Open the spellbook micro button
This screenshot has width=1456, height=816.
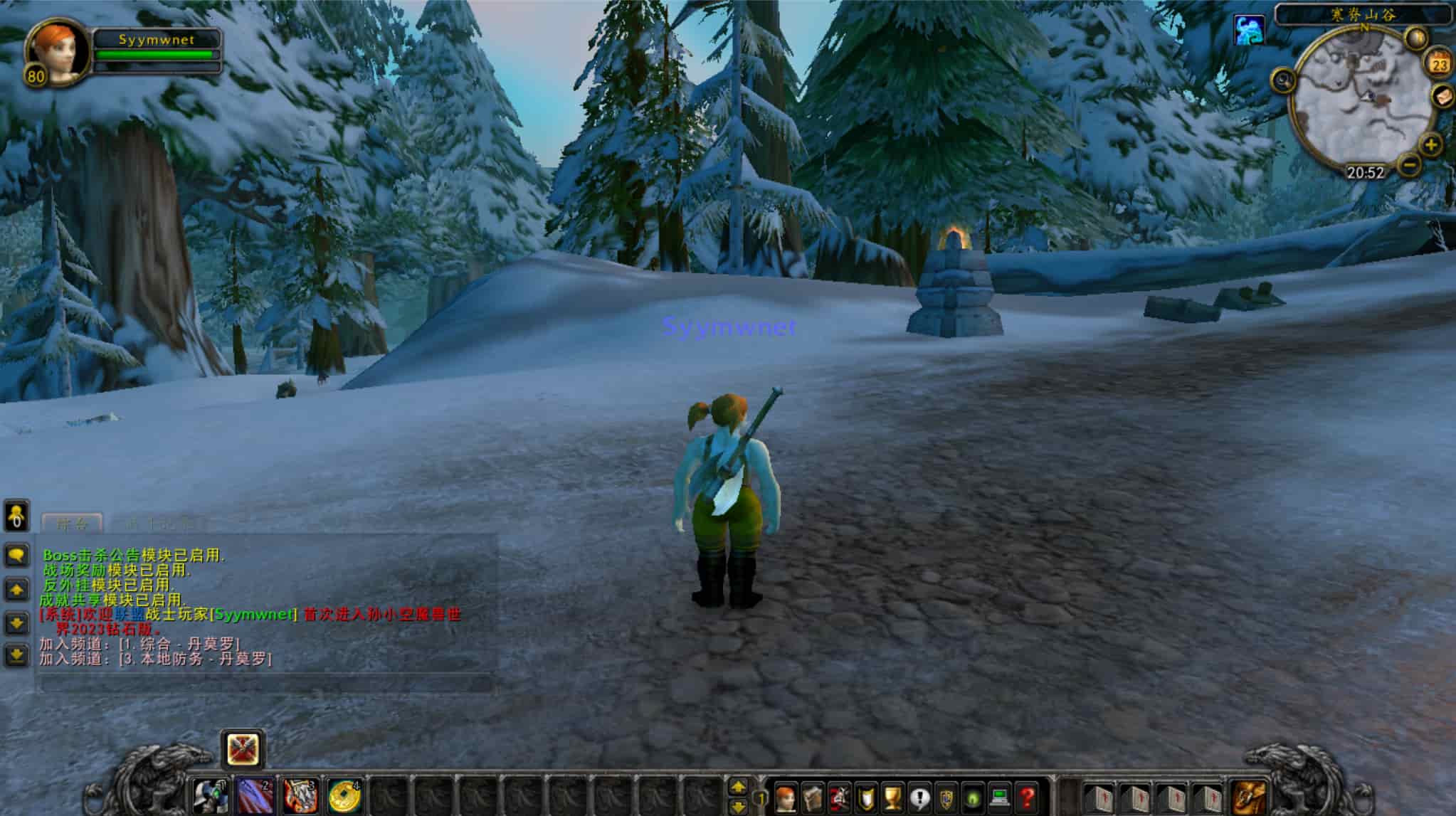pos(813,798)
